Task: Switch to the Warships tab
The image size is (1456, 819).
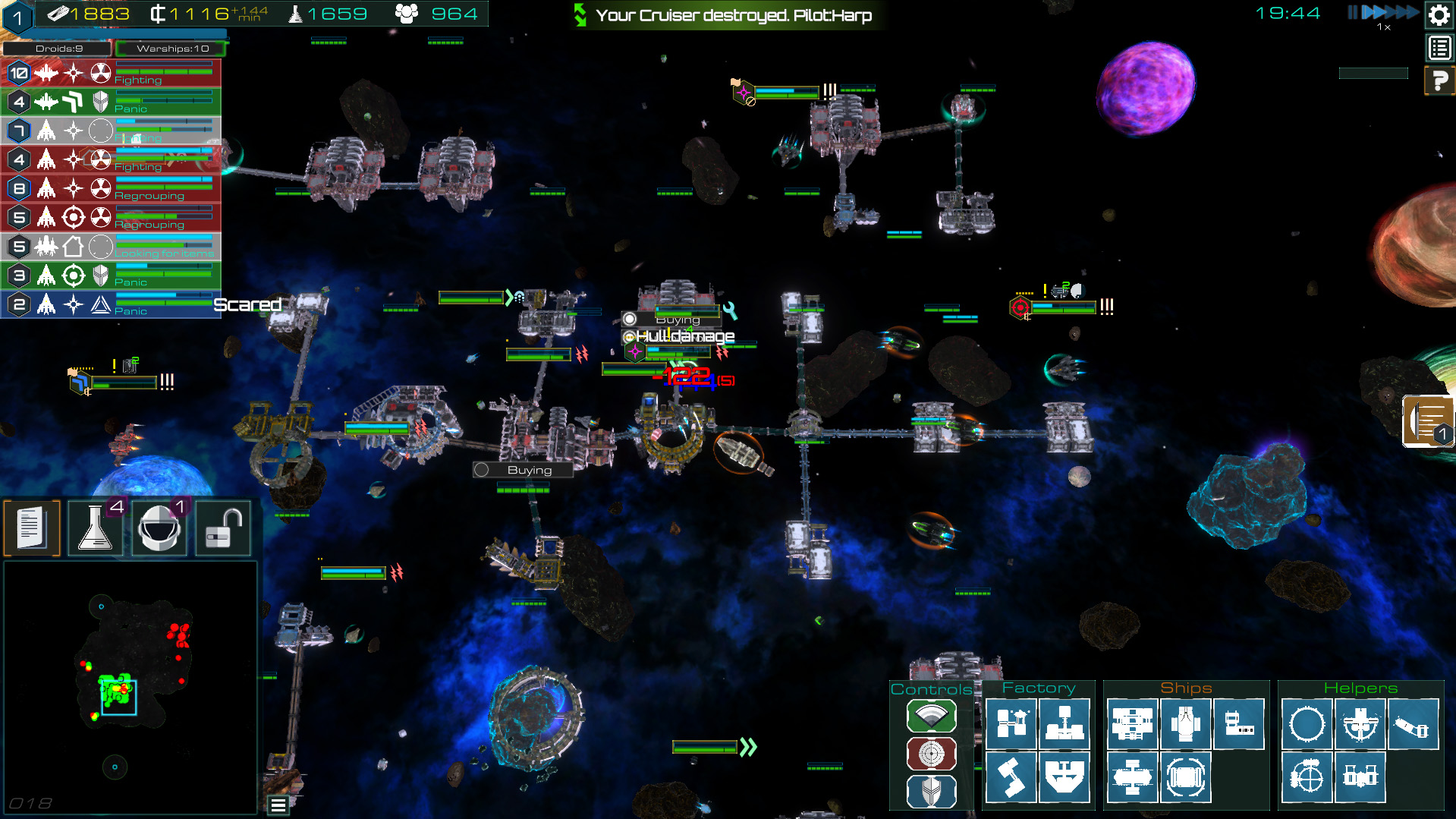Action: point(172,49)
